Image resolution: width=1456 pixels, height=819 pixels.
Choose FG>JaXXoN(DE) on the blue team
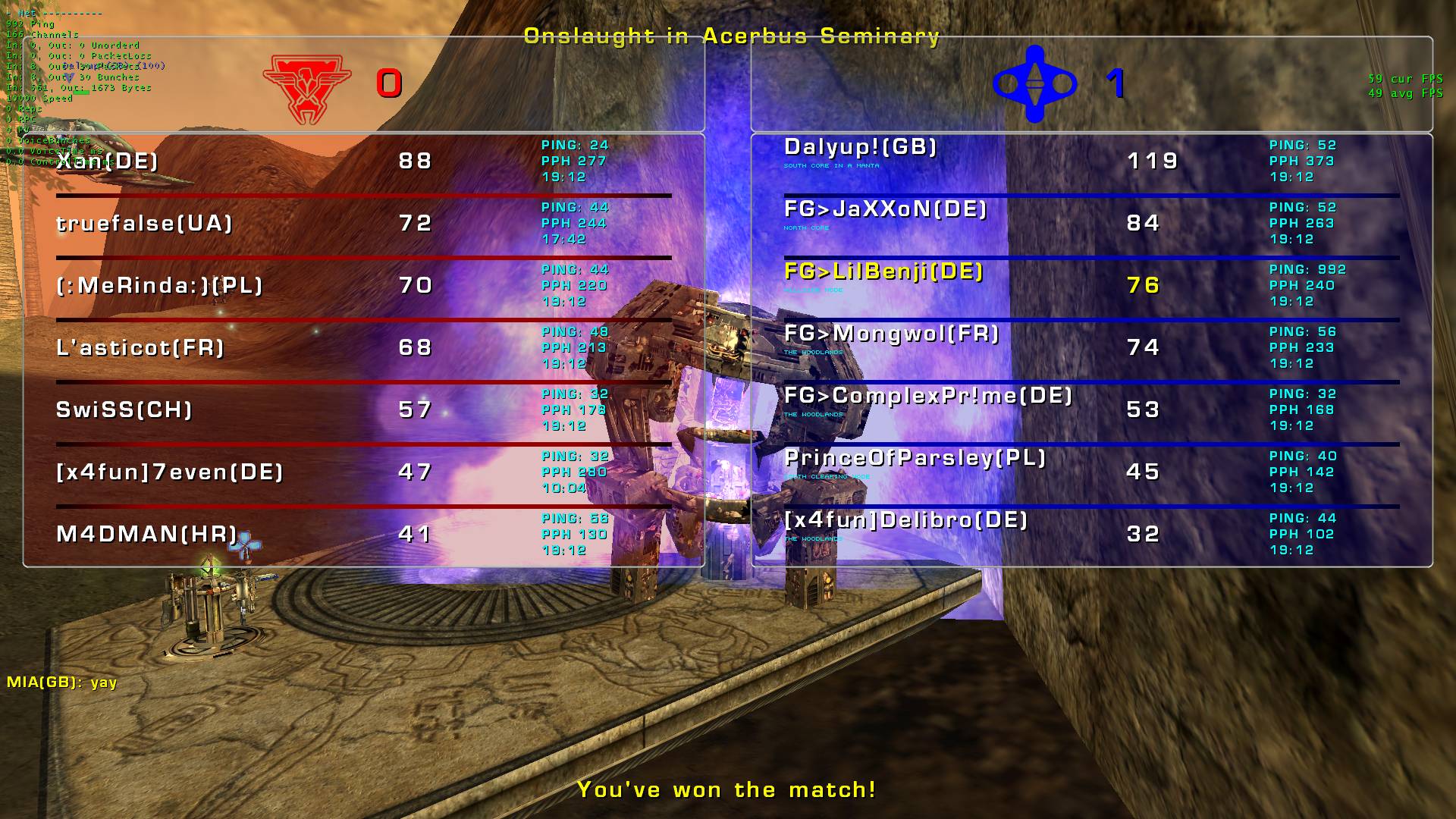click(886, 209)
